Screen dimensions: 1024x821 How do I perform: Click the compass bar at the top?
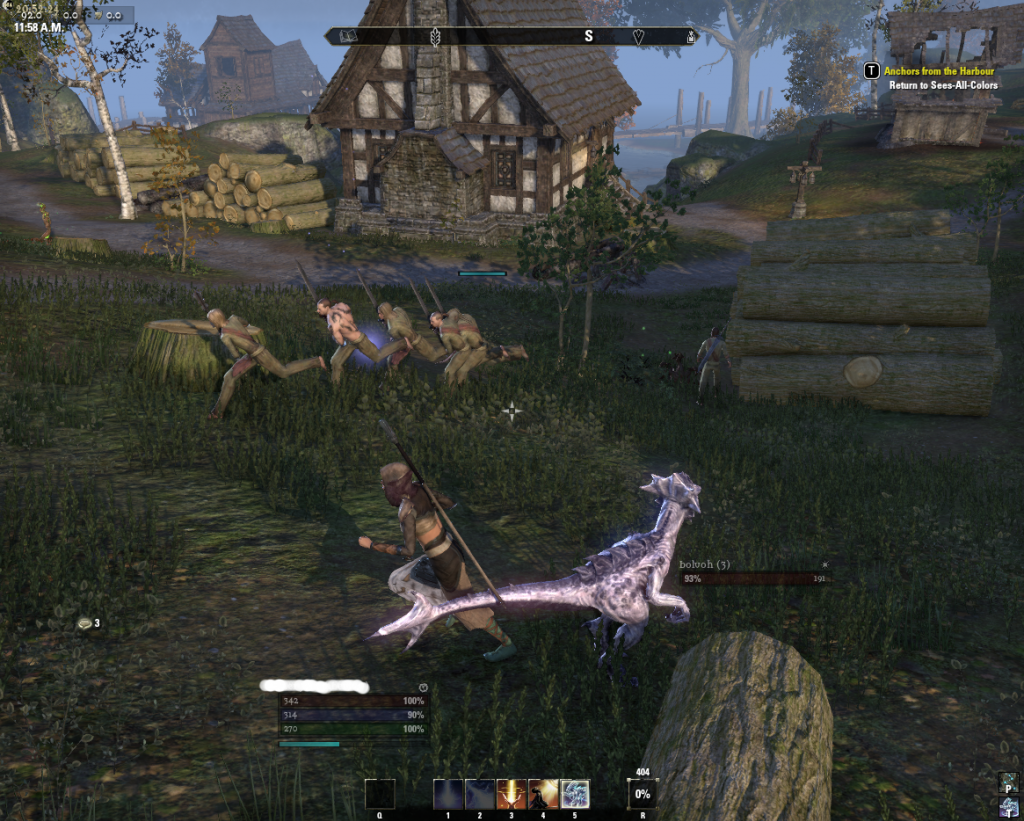tap(511, 36)
